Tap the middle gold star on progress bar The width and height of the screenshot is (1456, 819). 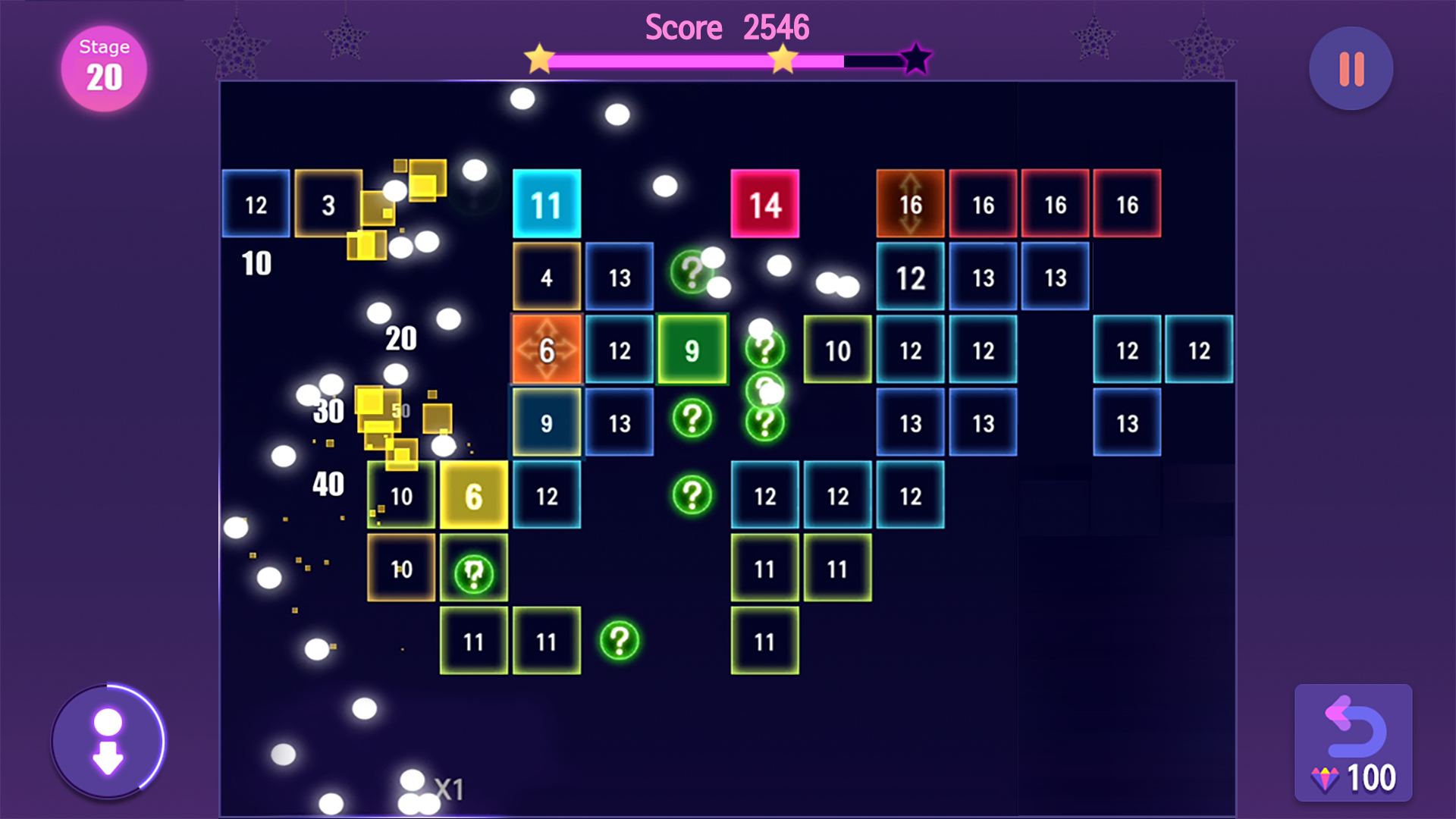click(x=781, y=58)
